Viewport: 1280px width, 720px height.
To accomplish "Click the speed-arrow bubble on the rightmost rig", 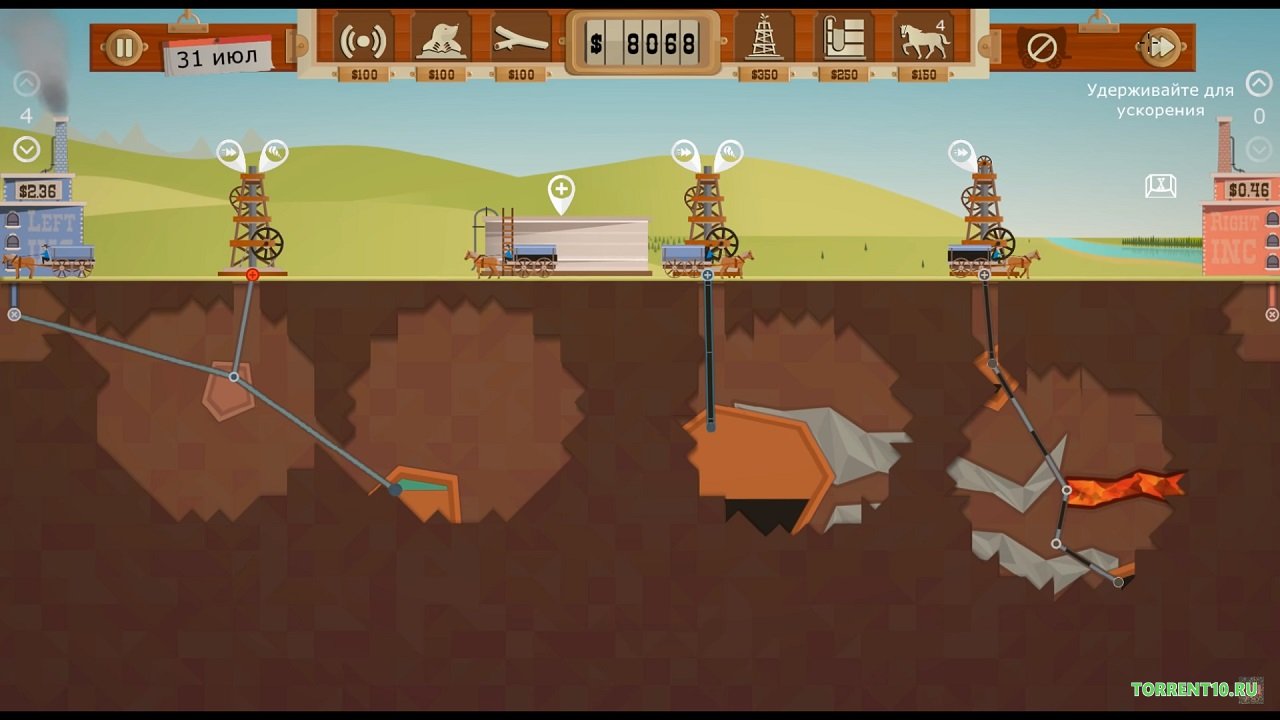I will click(x=961, y=154).
